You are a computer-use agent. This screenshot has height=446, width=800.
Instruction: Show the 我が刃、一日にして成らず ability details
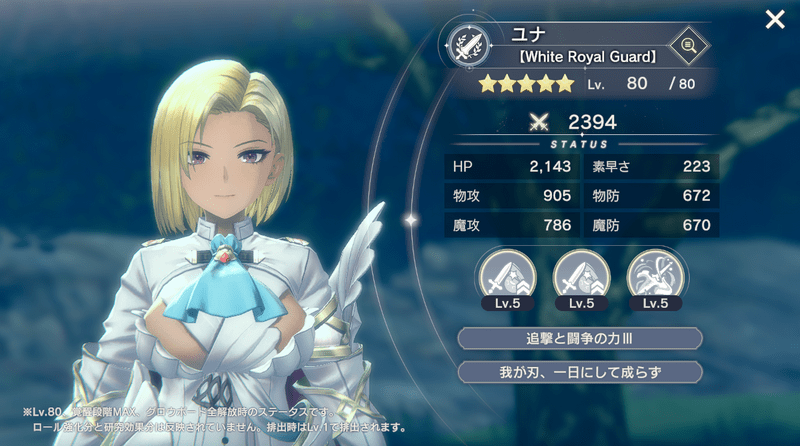(579, 372)
